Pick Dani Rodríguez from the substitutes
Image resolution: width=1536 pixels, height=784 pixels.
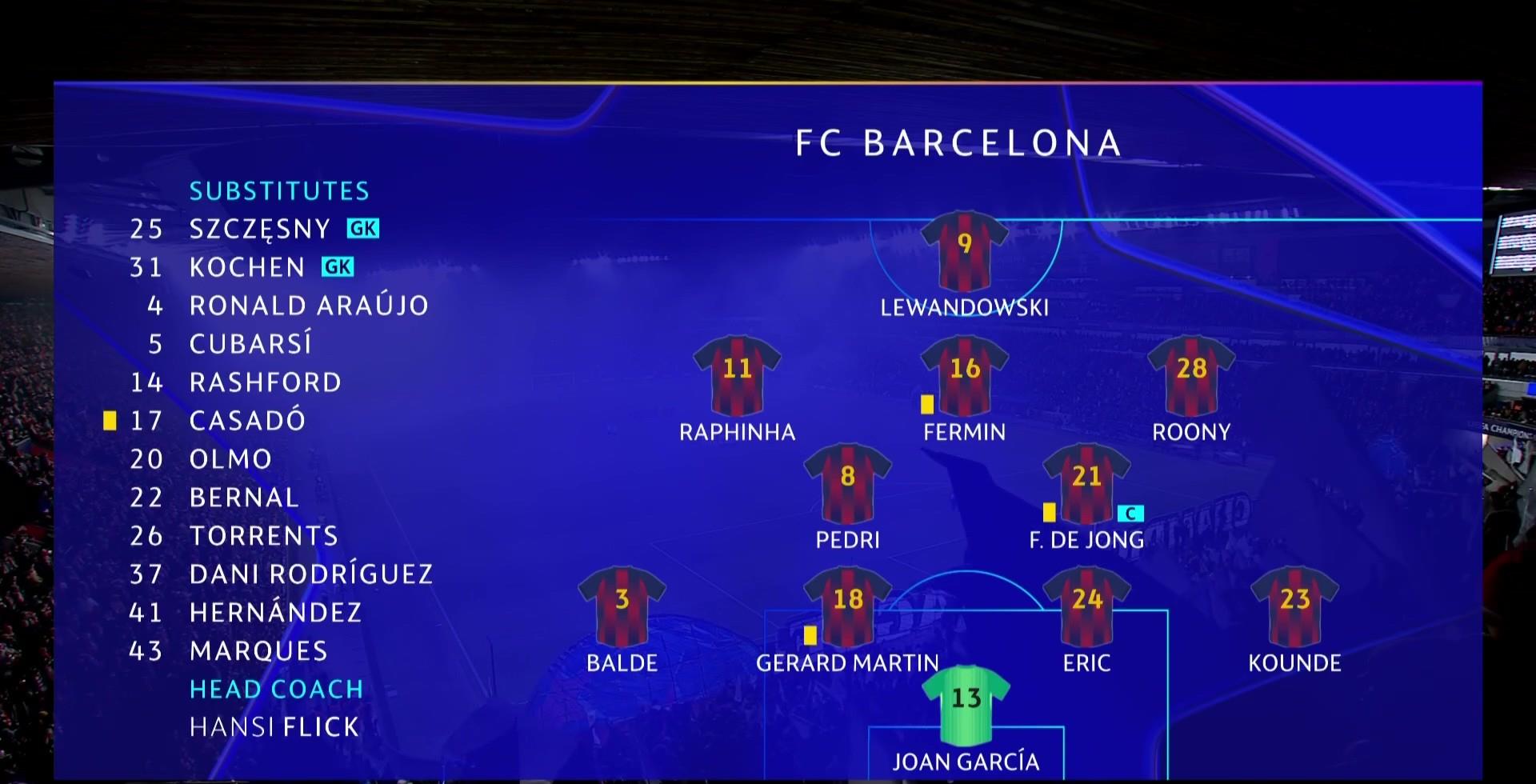click(311, 574)
